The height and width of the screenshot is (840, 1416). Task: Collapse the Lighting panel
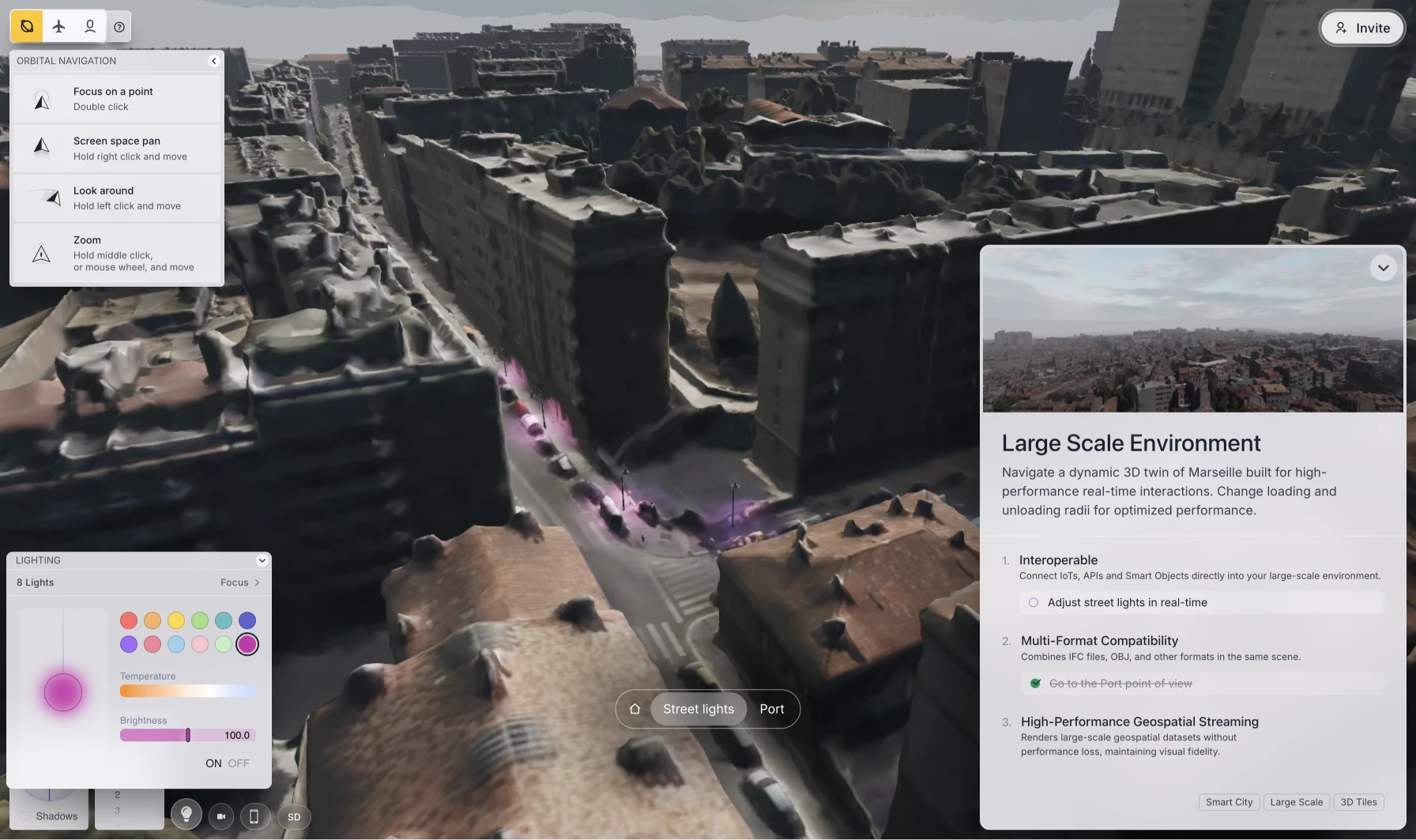262,560
